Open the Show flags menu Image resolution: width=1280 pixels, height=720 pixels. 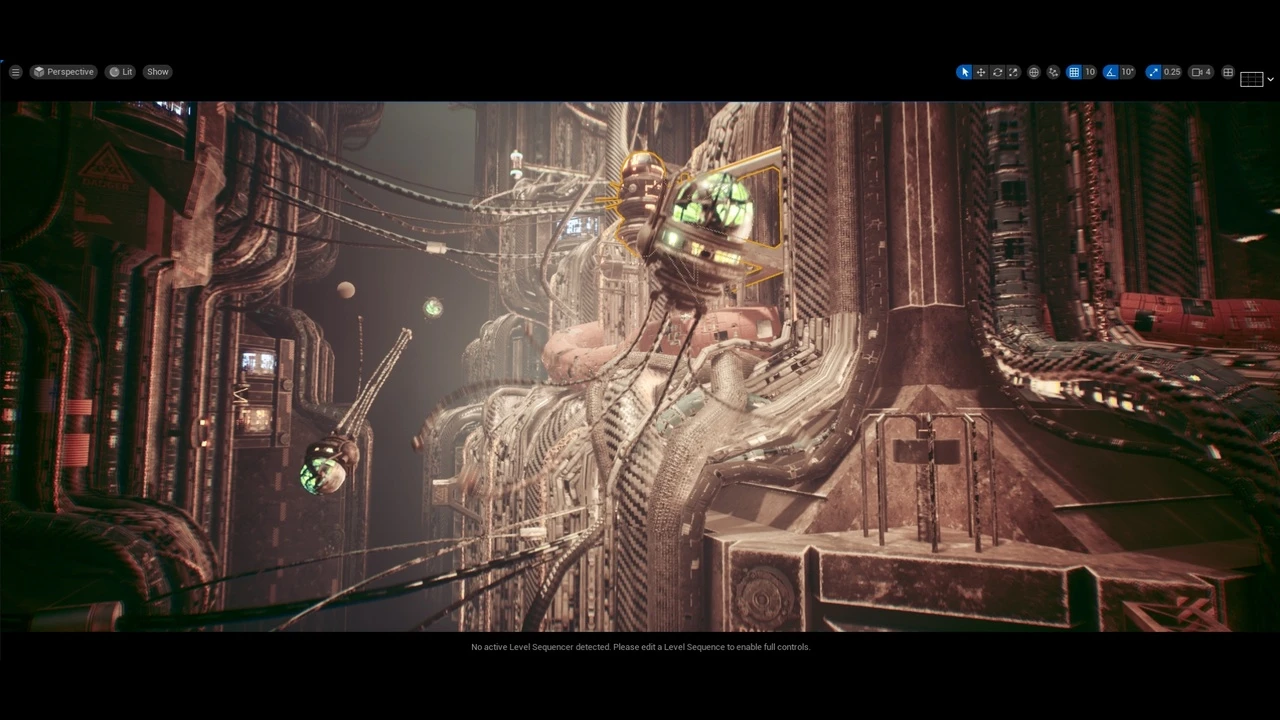[158, 72]
